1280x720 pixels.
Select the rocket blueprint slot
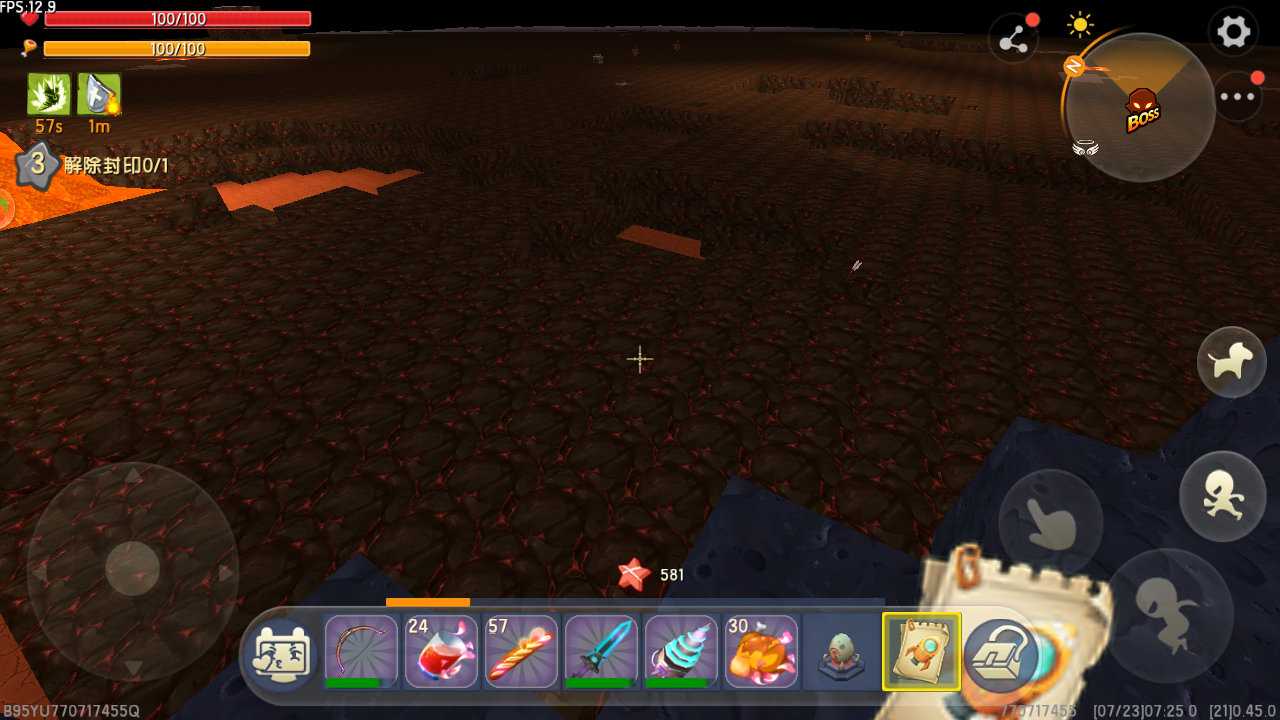click(921, 651)
